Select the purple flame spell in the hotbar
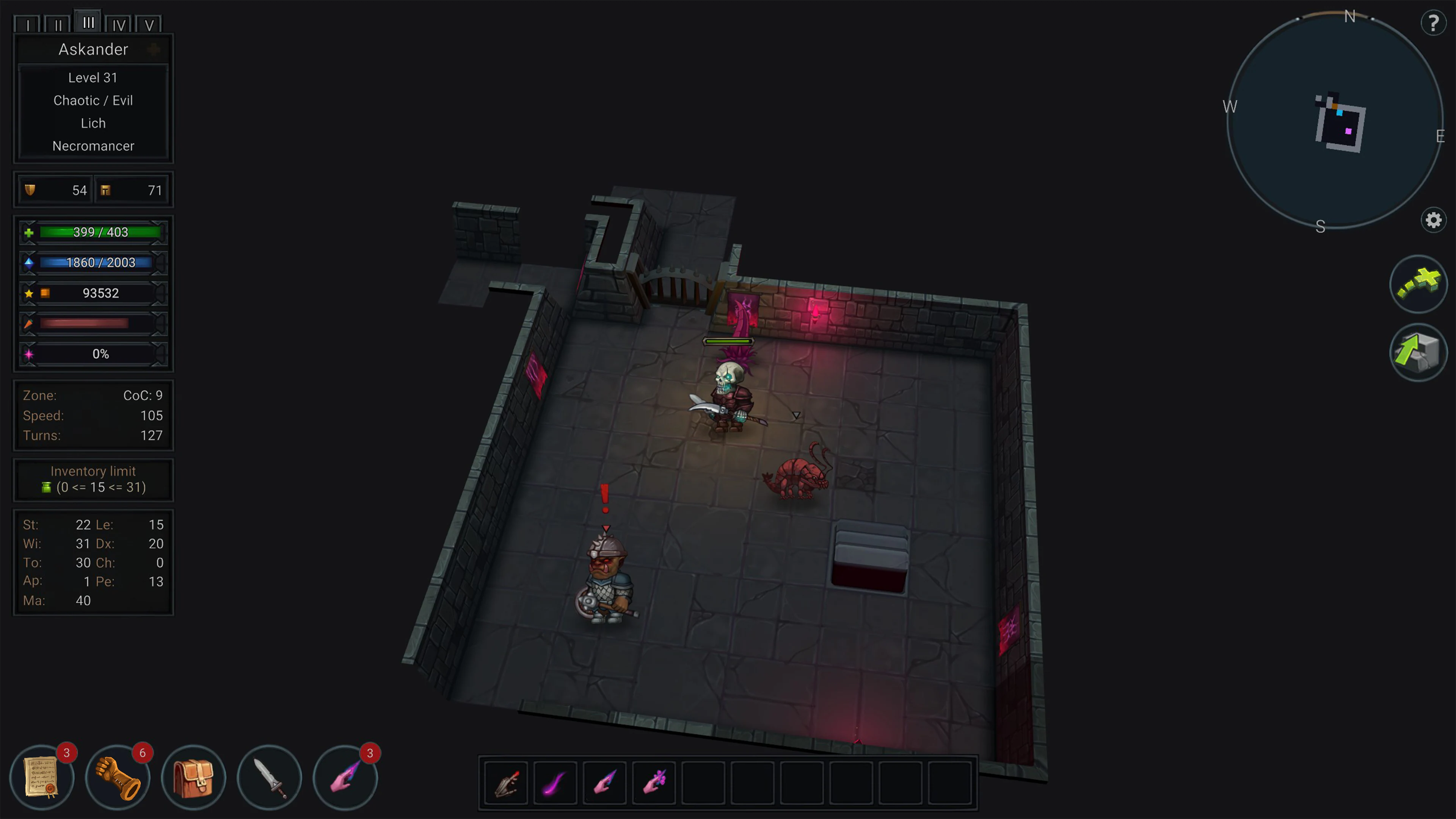 coord(555,783)
